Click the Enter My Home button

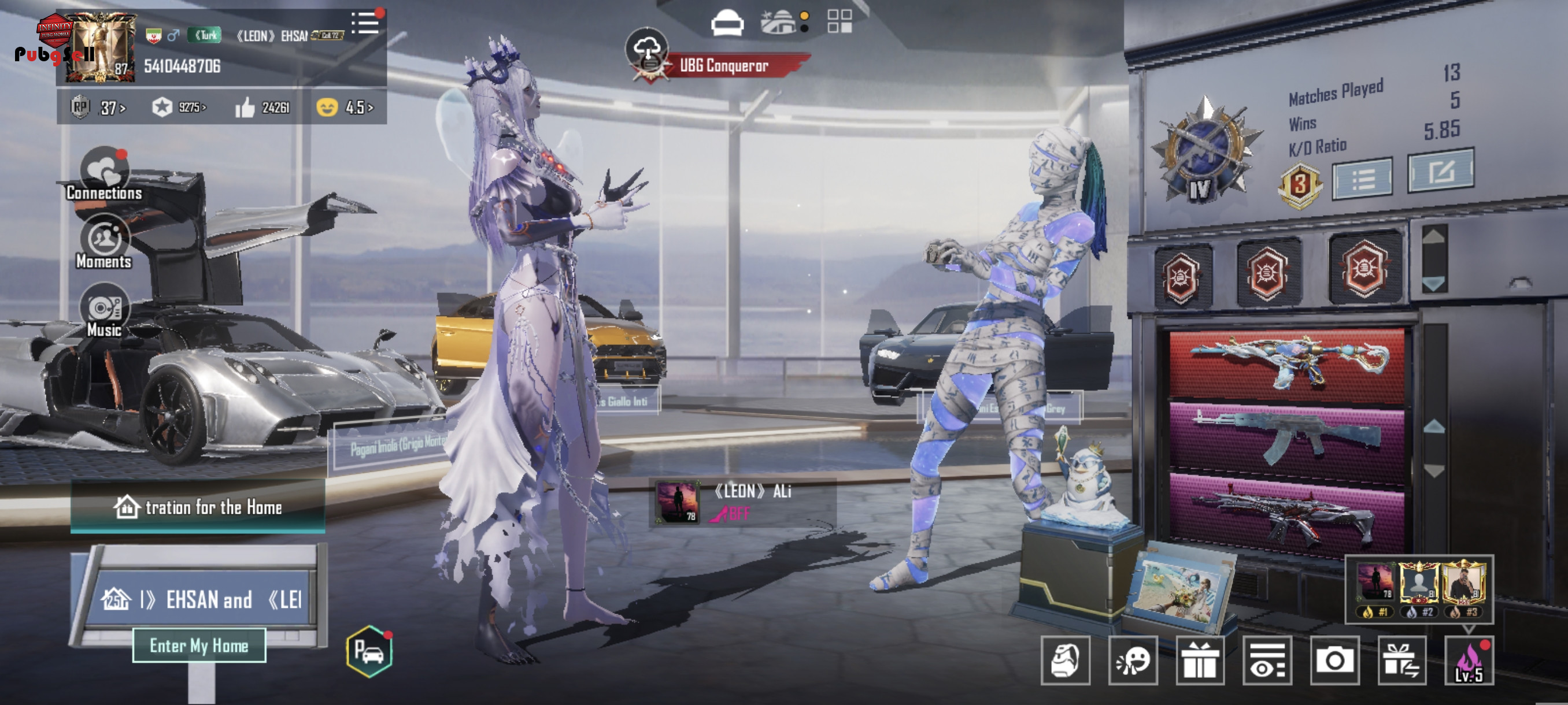[199, 645]
